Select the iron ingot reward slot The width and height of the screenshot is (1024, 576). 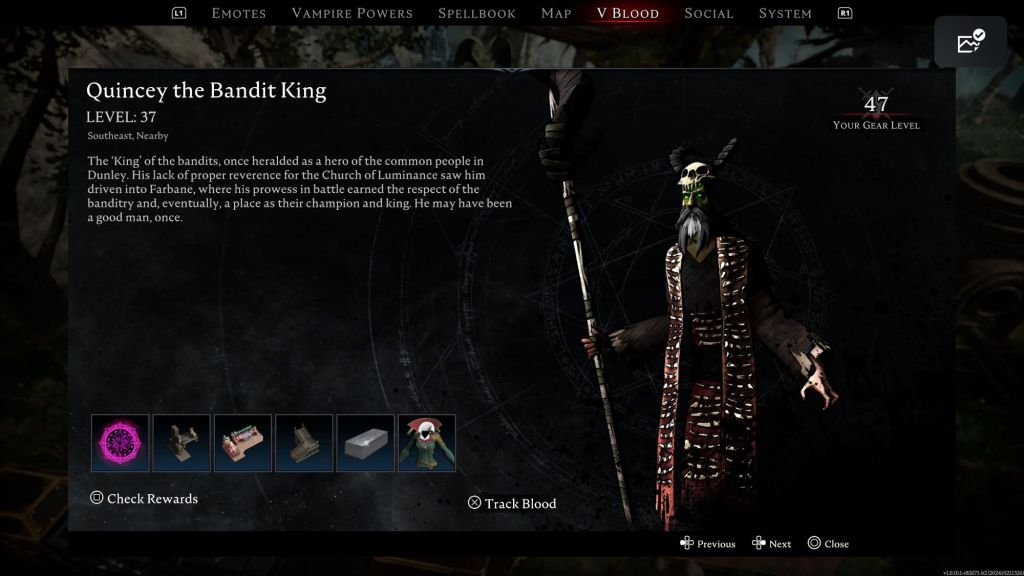pyautogui.click(x=365, y=443)
